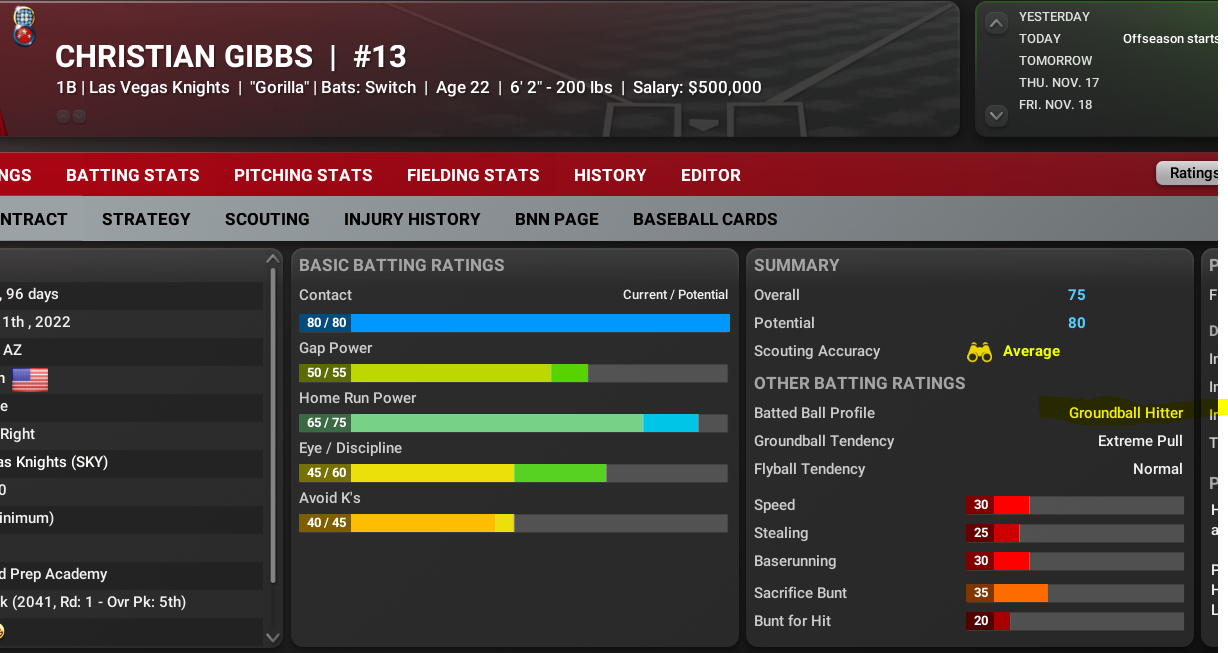Choose Tomorrow in the schedule list
The image size is (1228, 653).
[x=1055, y=61]
